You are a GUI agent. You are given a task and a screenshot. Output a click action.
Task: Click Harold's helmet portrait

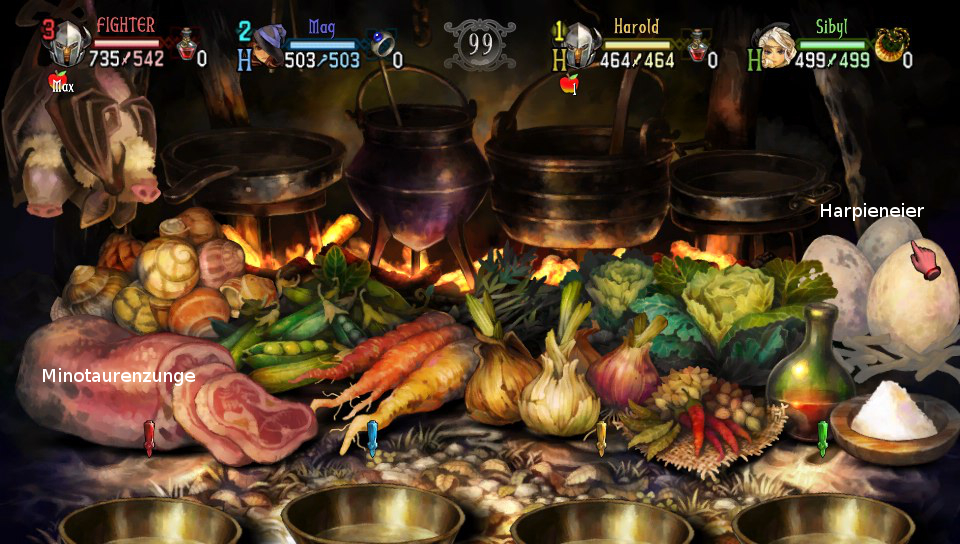tap(582, 46)
